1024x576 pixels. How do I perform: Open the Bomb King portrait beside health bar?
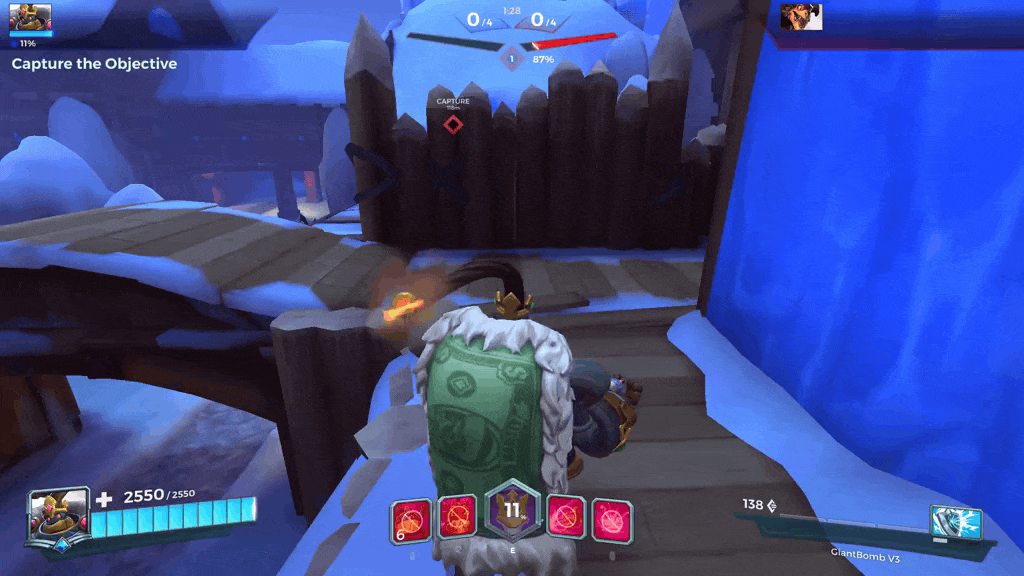coord(52,517)
